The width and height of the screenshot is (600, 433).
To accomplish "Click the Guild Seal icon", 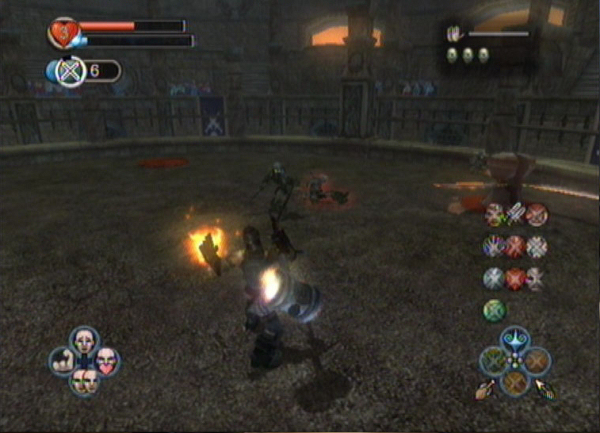I will 70,71.
